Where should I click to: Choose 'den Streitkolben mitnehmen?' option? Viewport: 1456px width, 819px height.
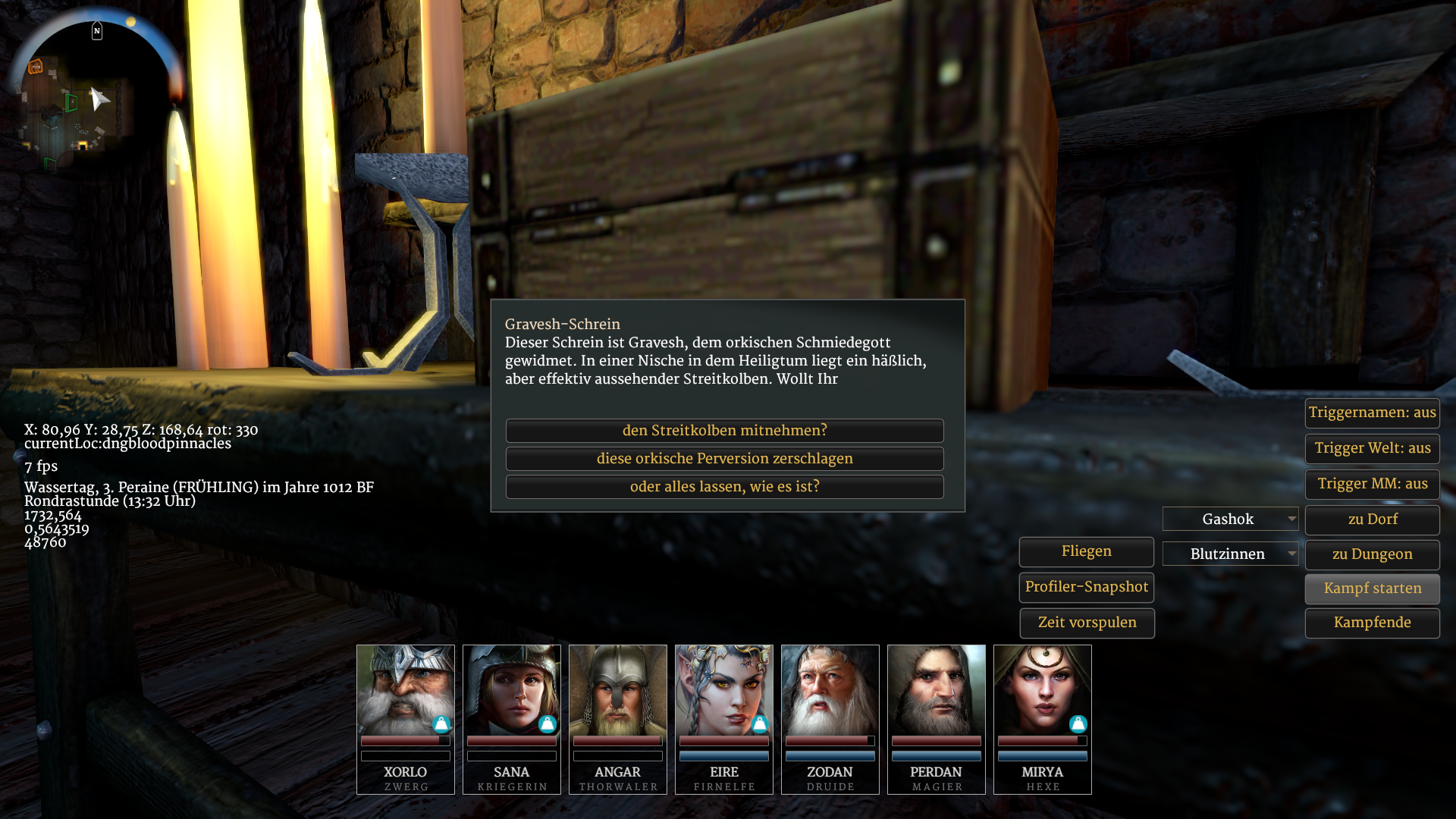click(724, 431)
